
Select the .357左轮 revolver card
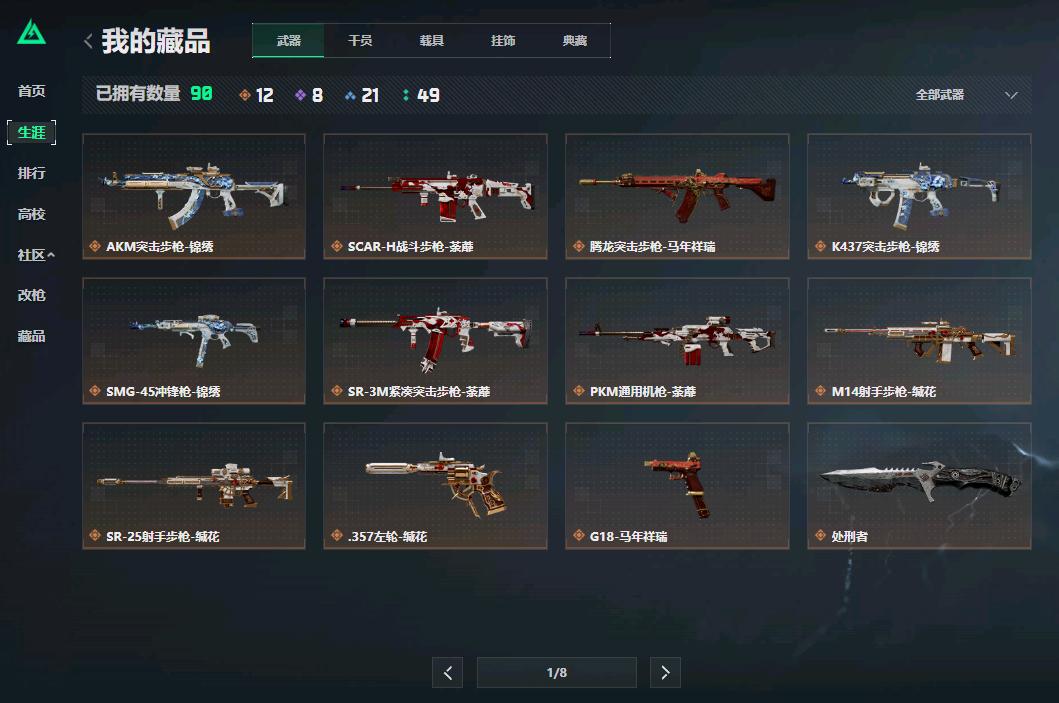pyautogui.click(x=435, y=486)
